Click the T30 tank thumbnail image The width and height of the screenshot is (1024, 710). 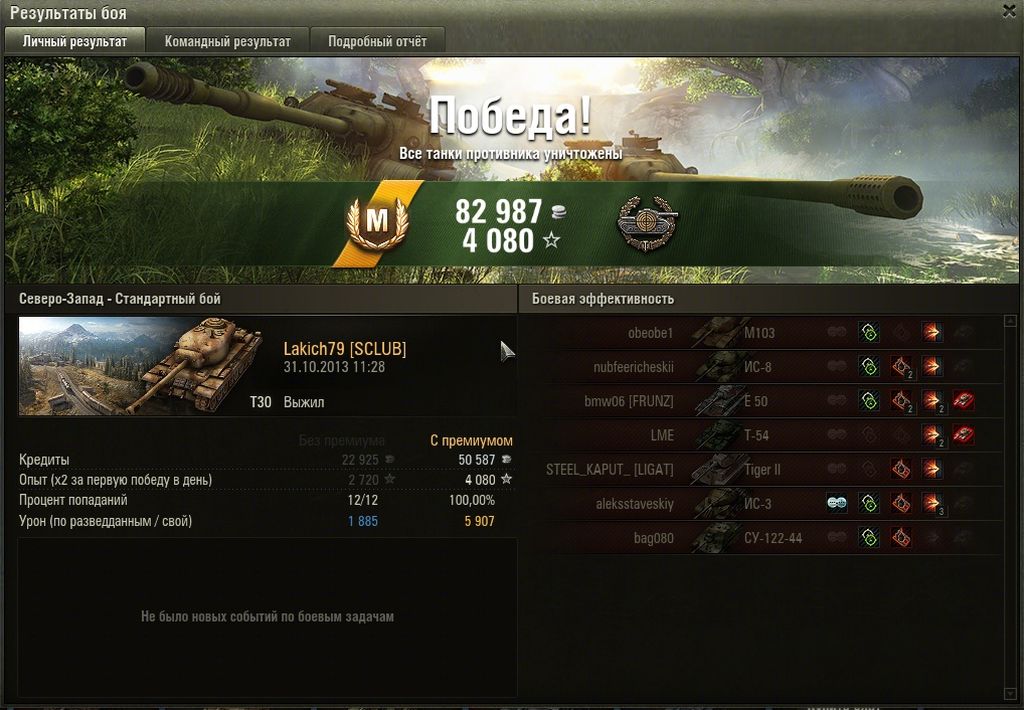140,366
